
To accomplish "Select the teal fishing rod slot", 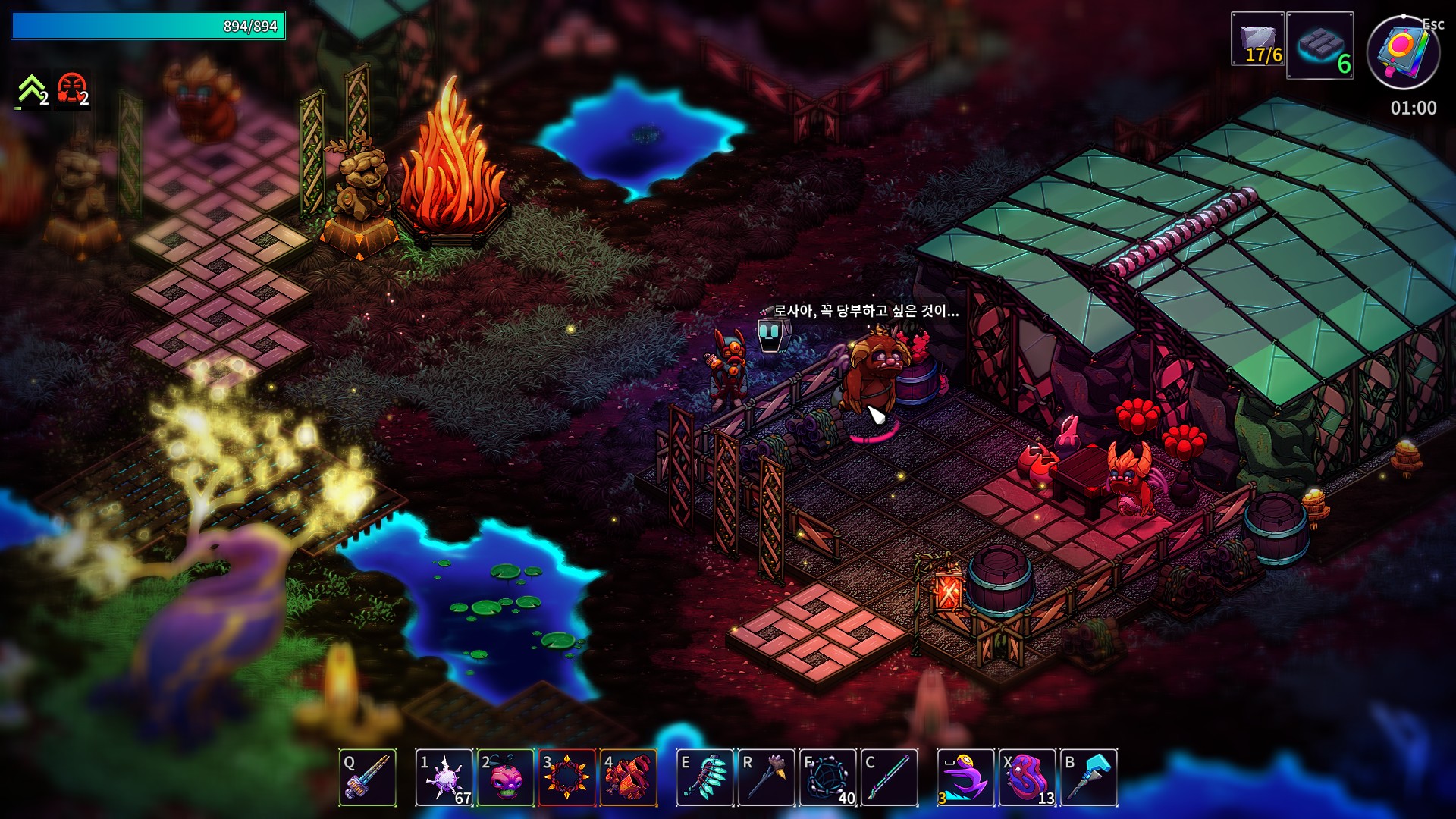I will 890,777.
